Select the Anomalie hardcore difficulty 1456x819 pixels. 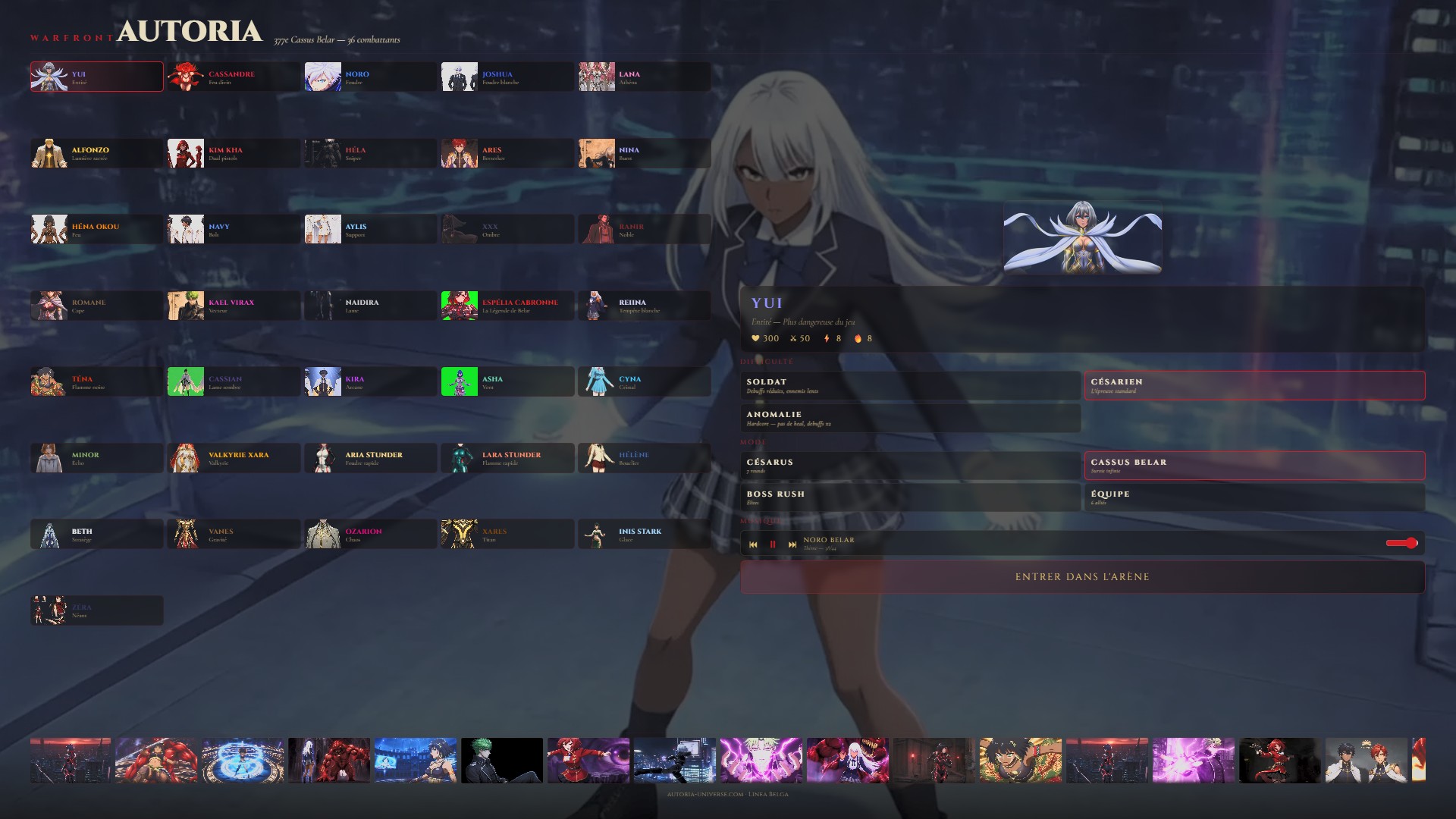(910, 418)
